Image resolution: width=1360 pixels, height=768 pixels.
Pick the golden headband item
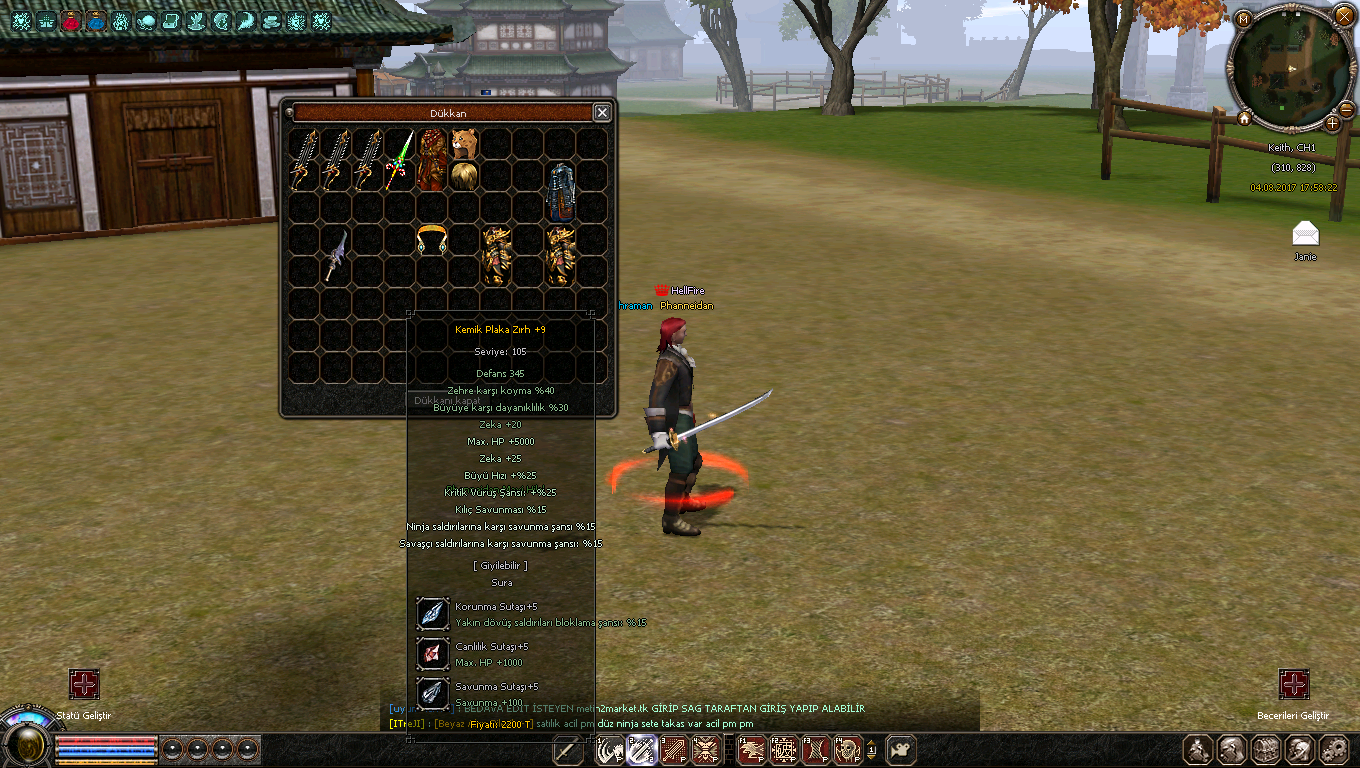[431, 240]
